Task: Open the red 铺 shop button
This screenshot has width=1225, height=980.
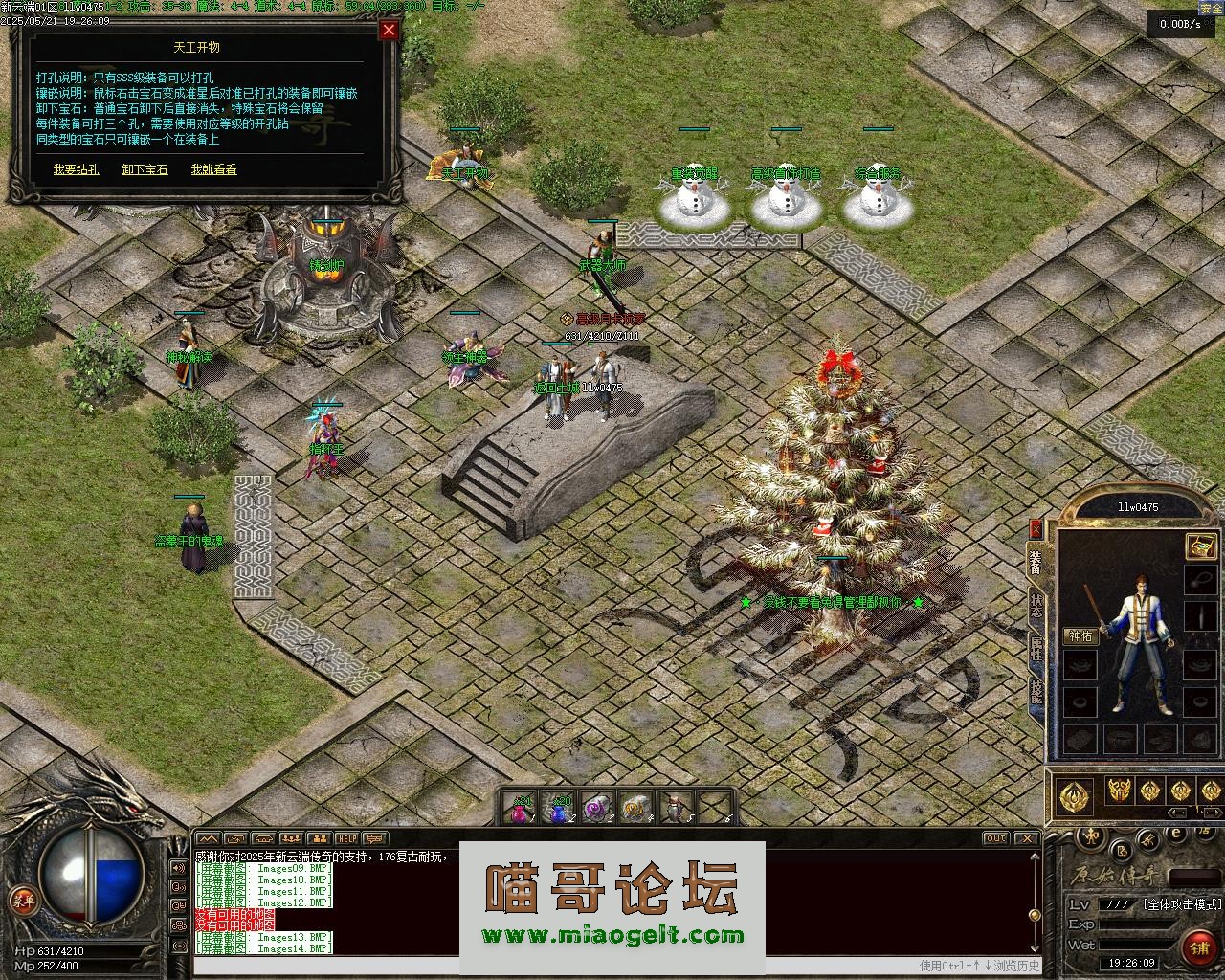Action: click(x=1198, y=947)
